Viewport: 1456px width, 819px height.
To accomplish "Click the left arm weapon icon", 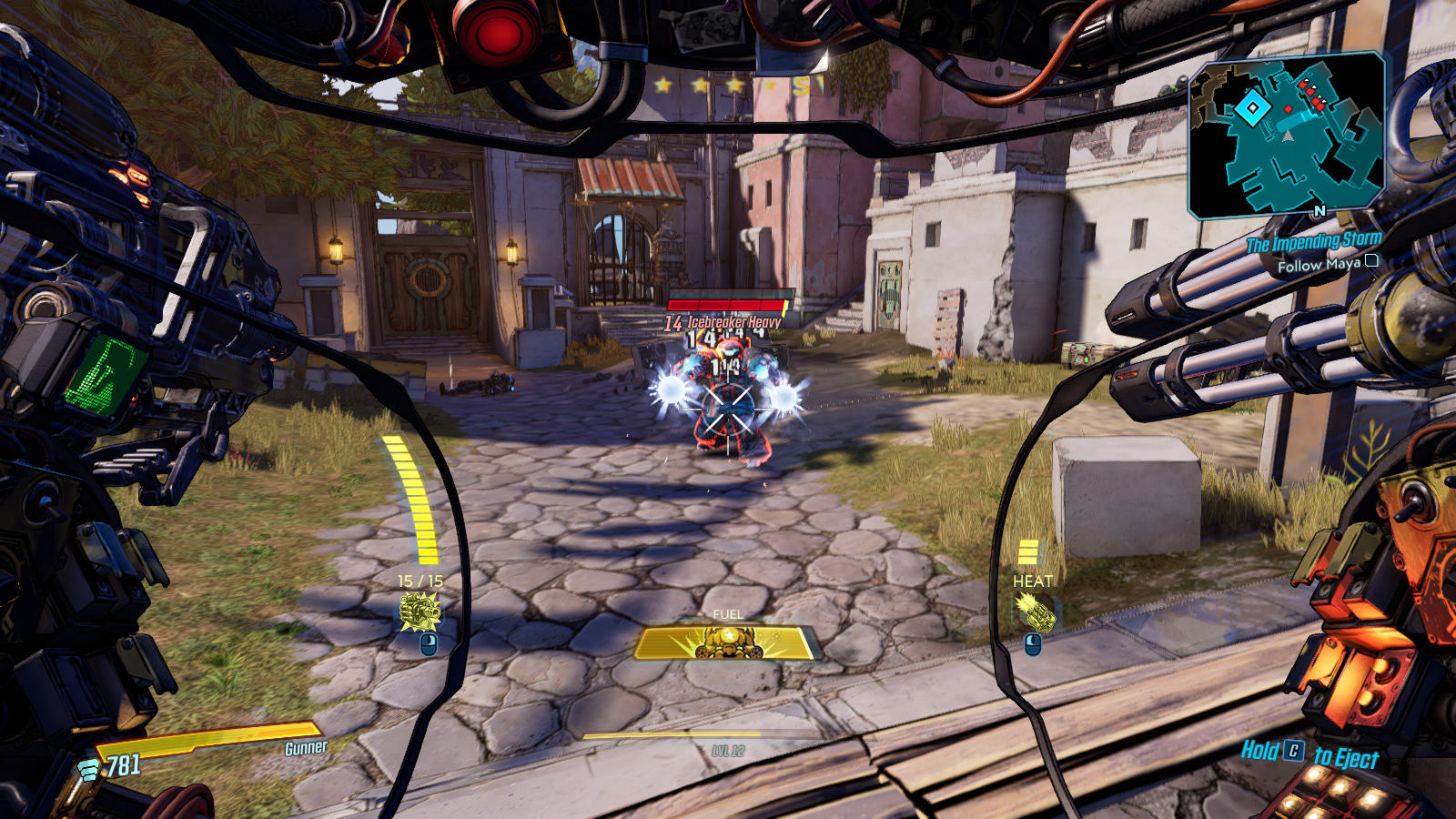I will pos(420,612).
